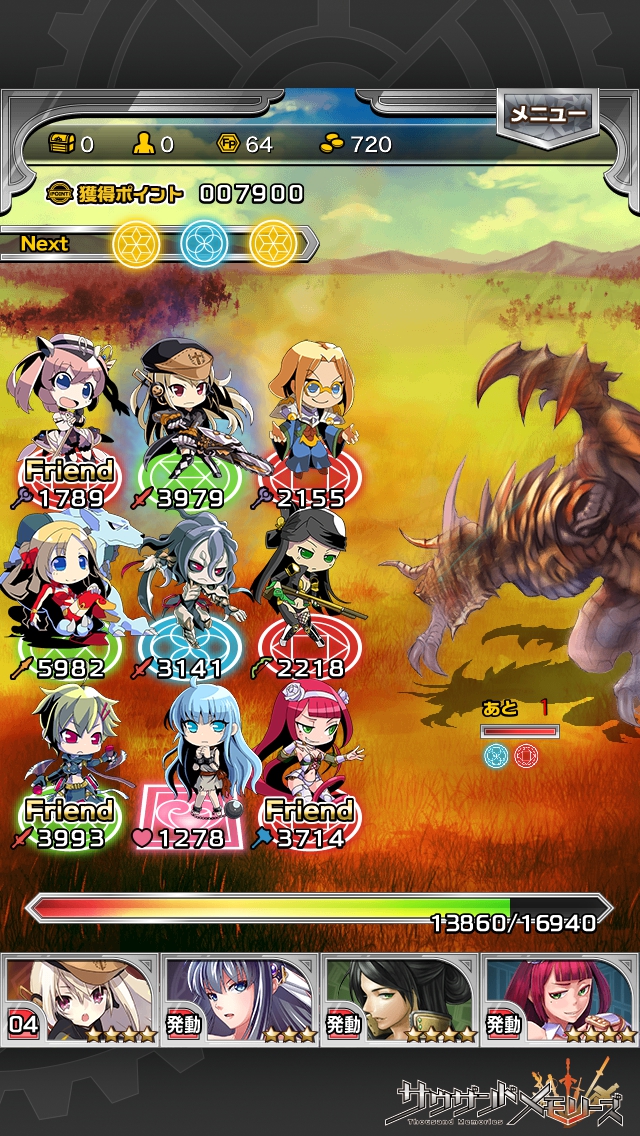Activate the purple-haired girl's 発動 skill
Image resolution: width=640 pixels, height=1136 pixels.
[240, 998]
